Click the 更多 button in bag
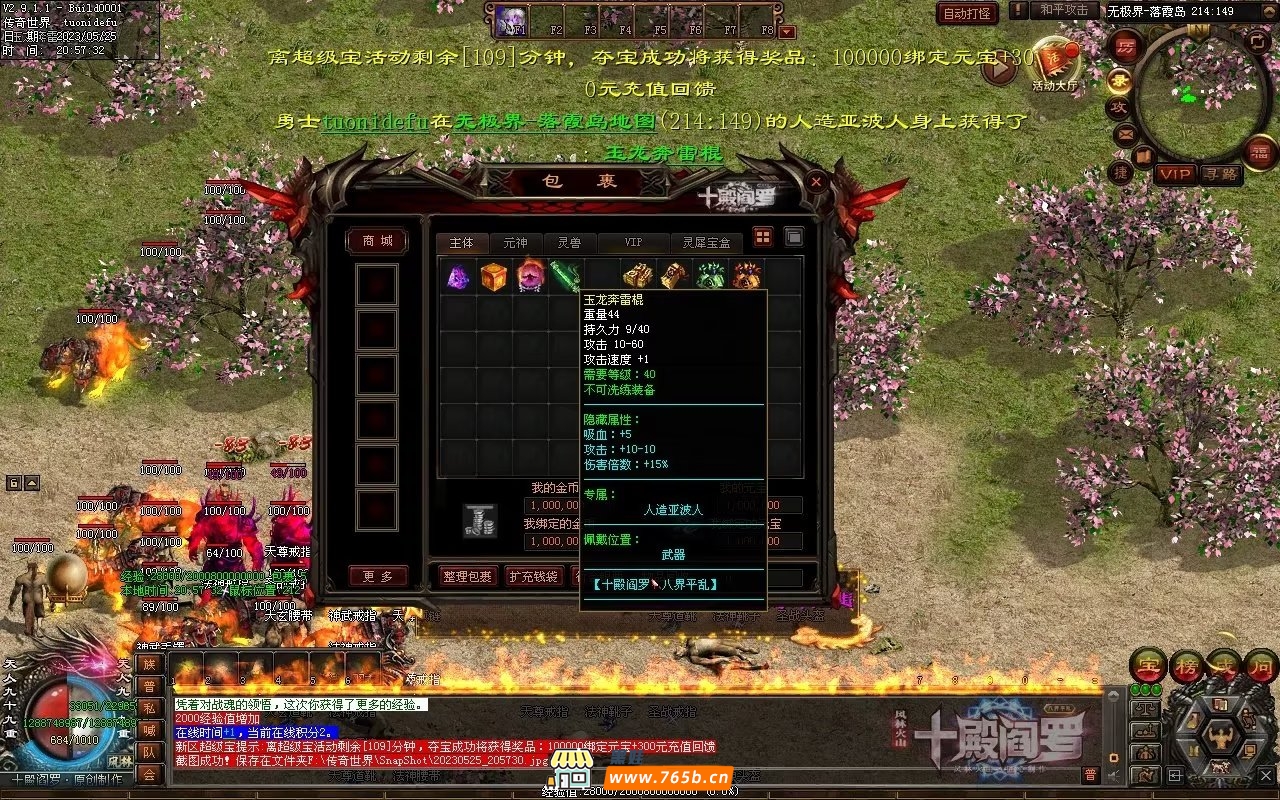 click(x=377, y=576)
